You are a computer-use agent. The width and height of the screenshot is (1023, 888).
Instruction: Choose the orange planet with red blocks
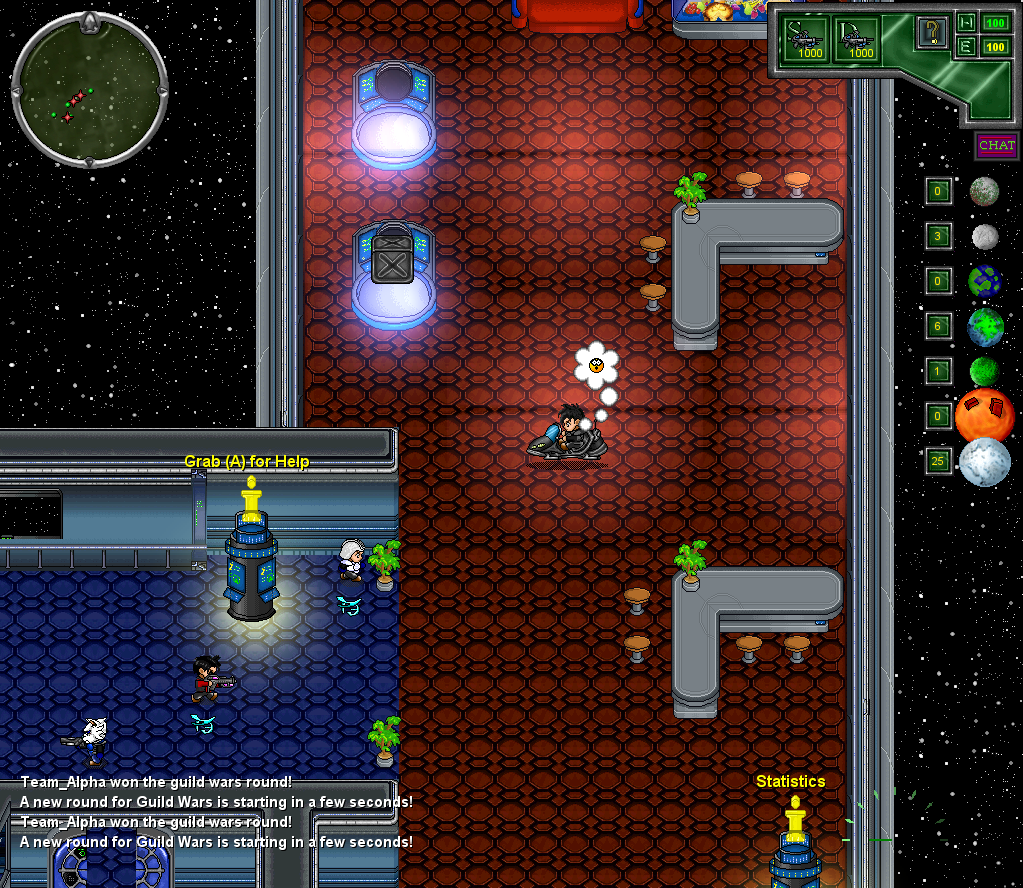pos(984,416)
